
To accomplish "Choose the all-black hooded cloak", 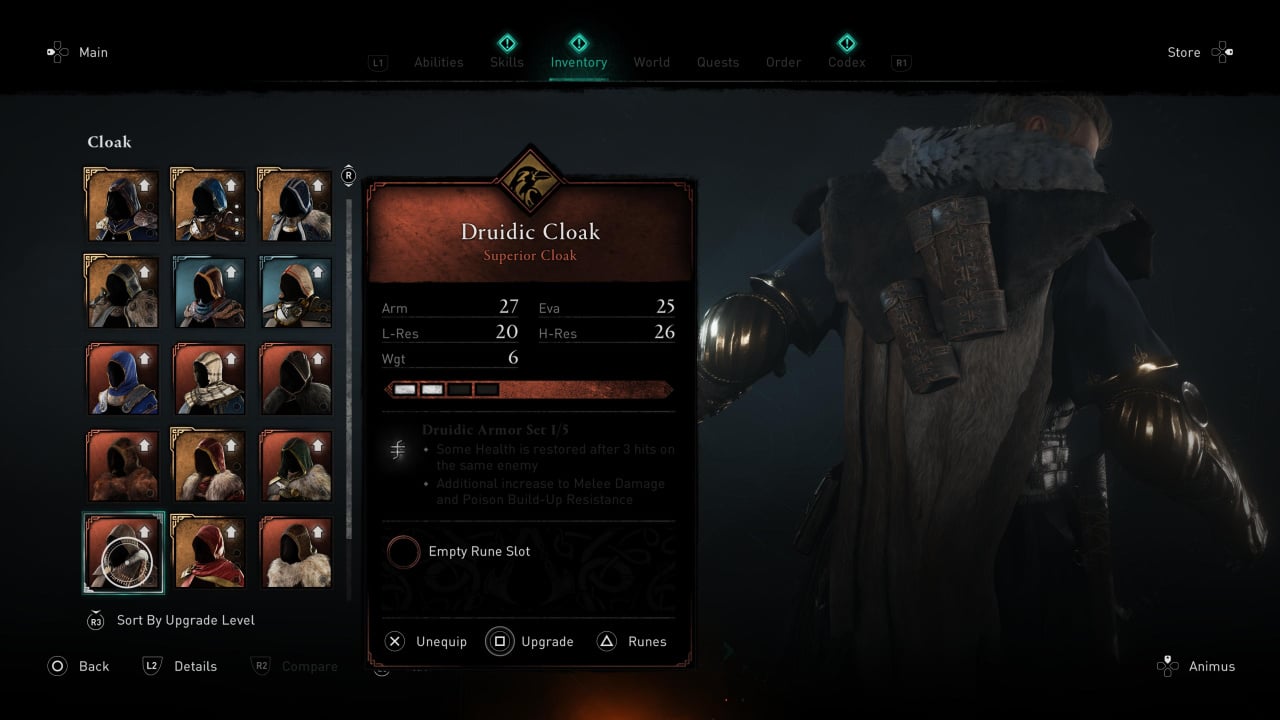I will click(x=296, y=379).
